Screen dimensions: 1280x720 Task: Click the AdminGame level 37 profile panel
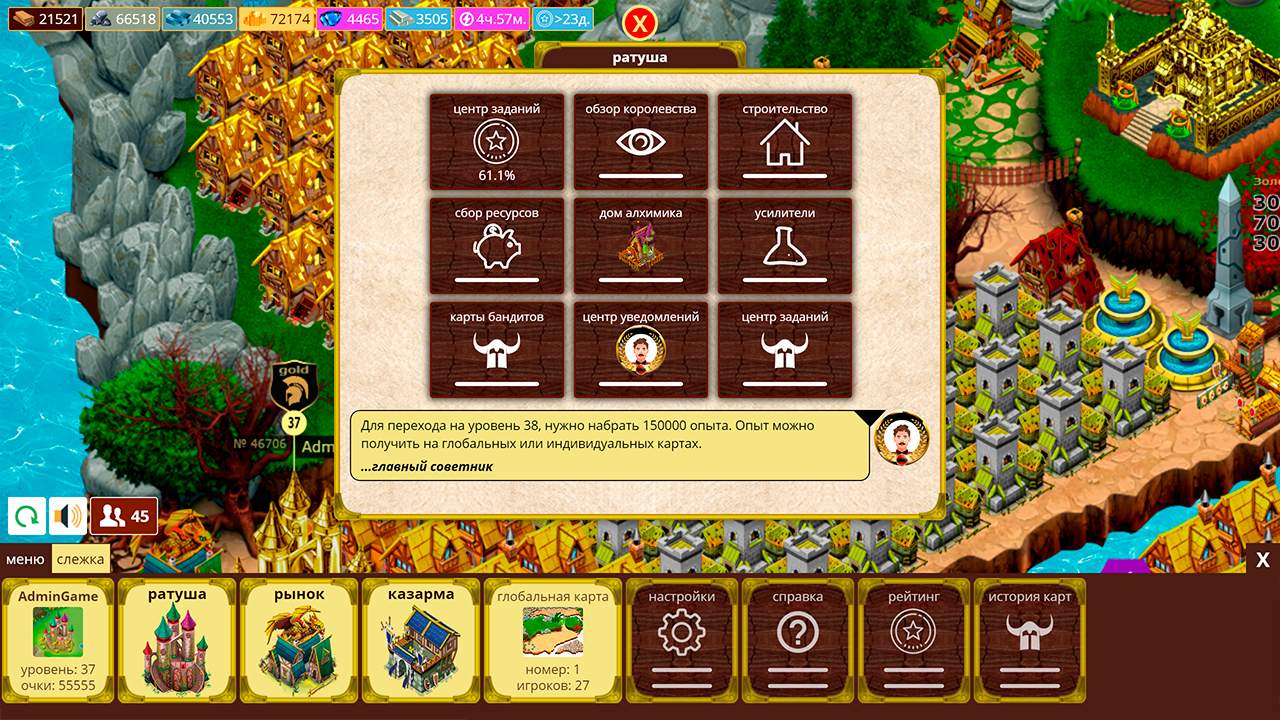pyautogui.click(x=57, y=638)
